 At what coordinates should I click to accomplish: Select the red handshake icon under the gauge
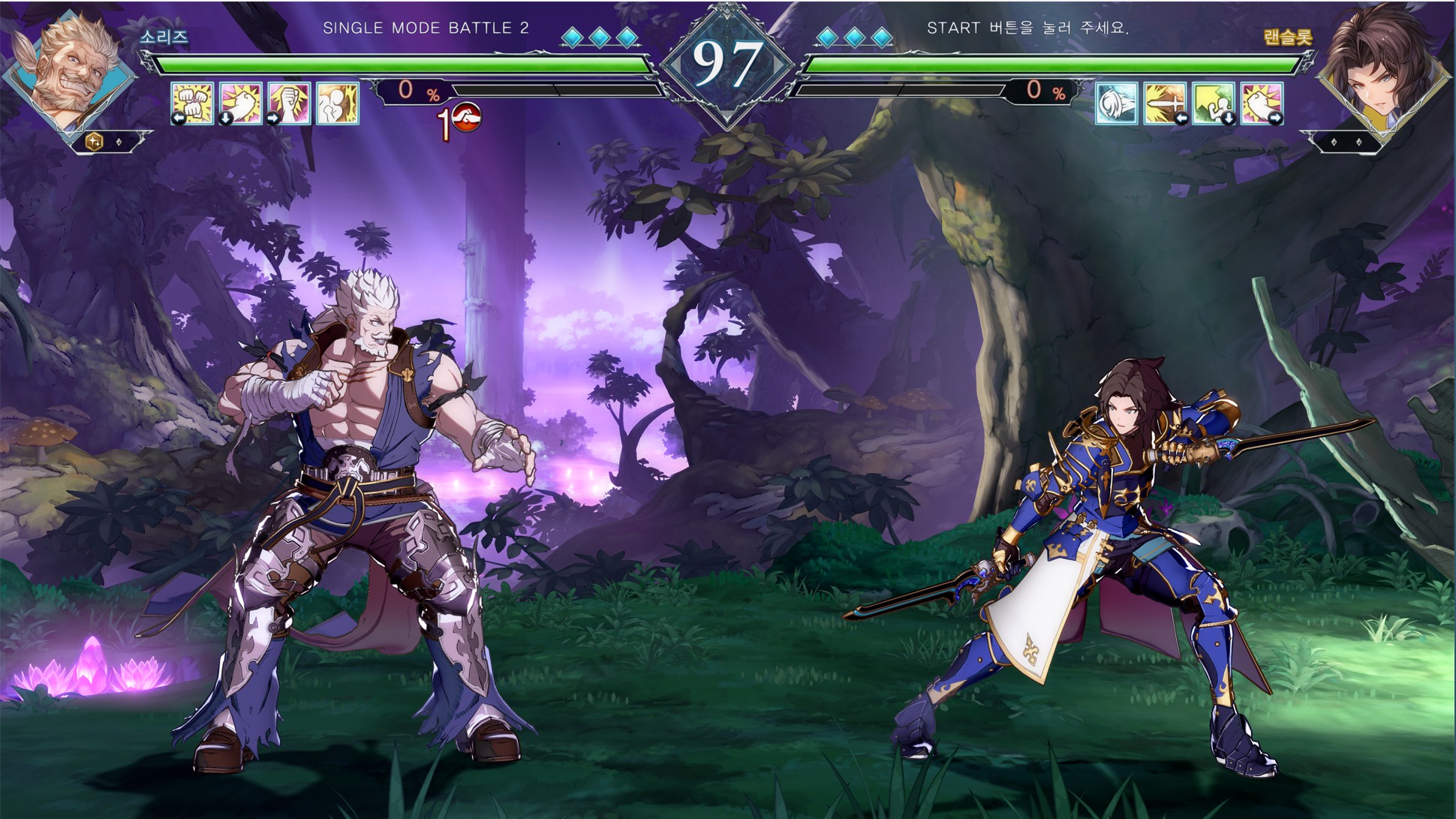(x=466, y=117)
